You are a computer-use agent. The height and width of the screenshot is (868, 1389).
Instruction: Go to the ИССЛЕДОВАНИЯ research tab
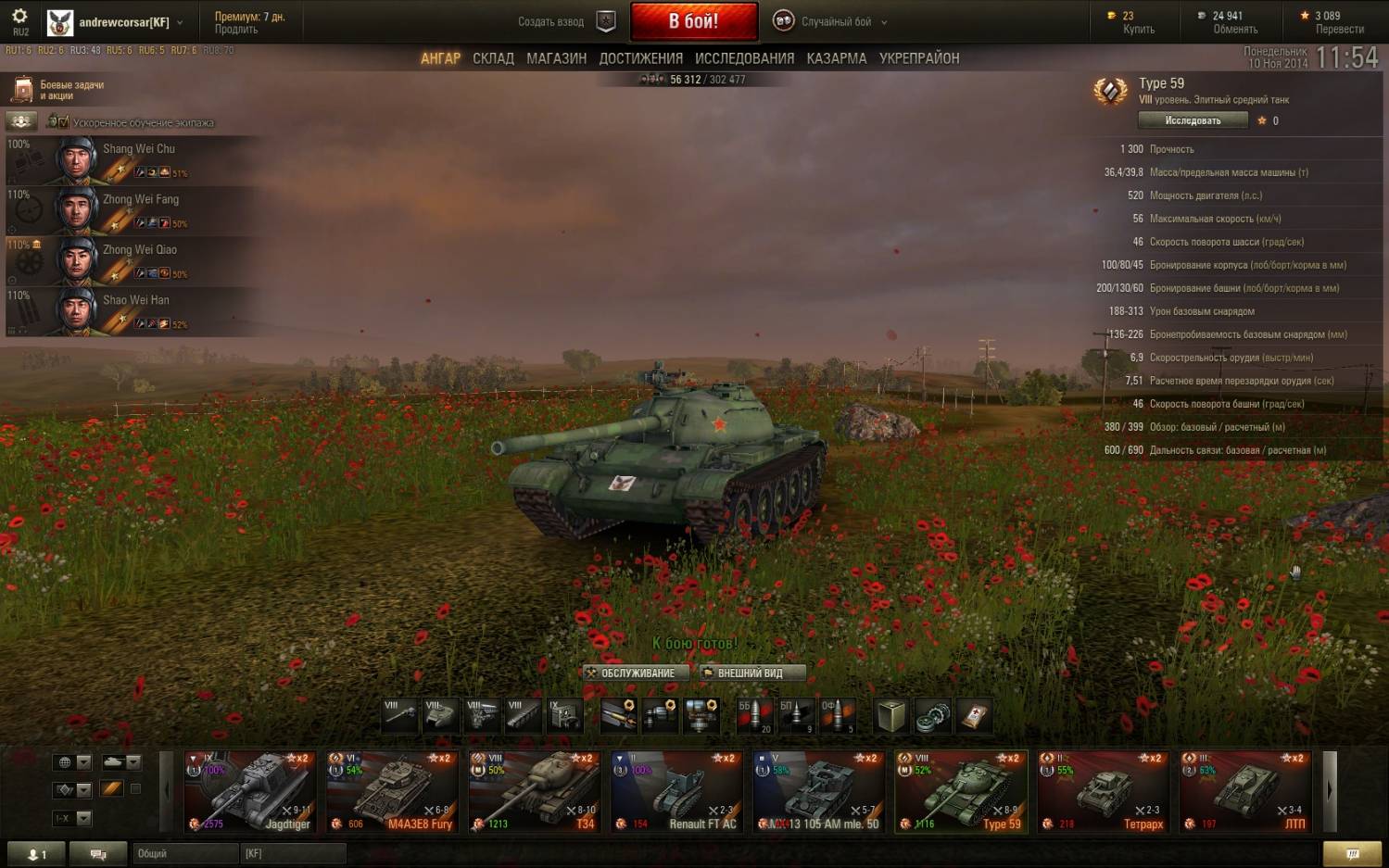tap(744, 58)
